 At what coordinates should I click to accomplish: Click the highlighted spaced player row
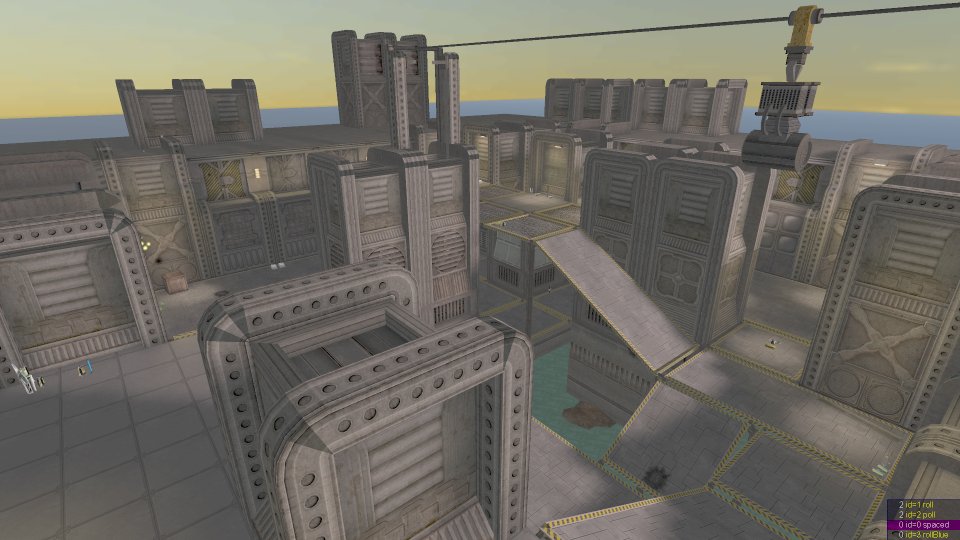(923, 525)
